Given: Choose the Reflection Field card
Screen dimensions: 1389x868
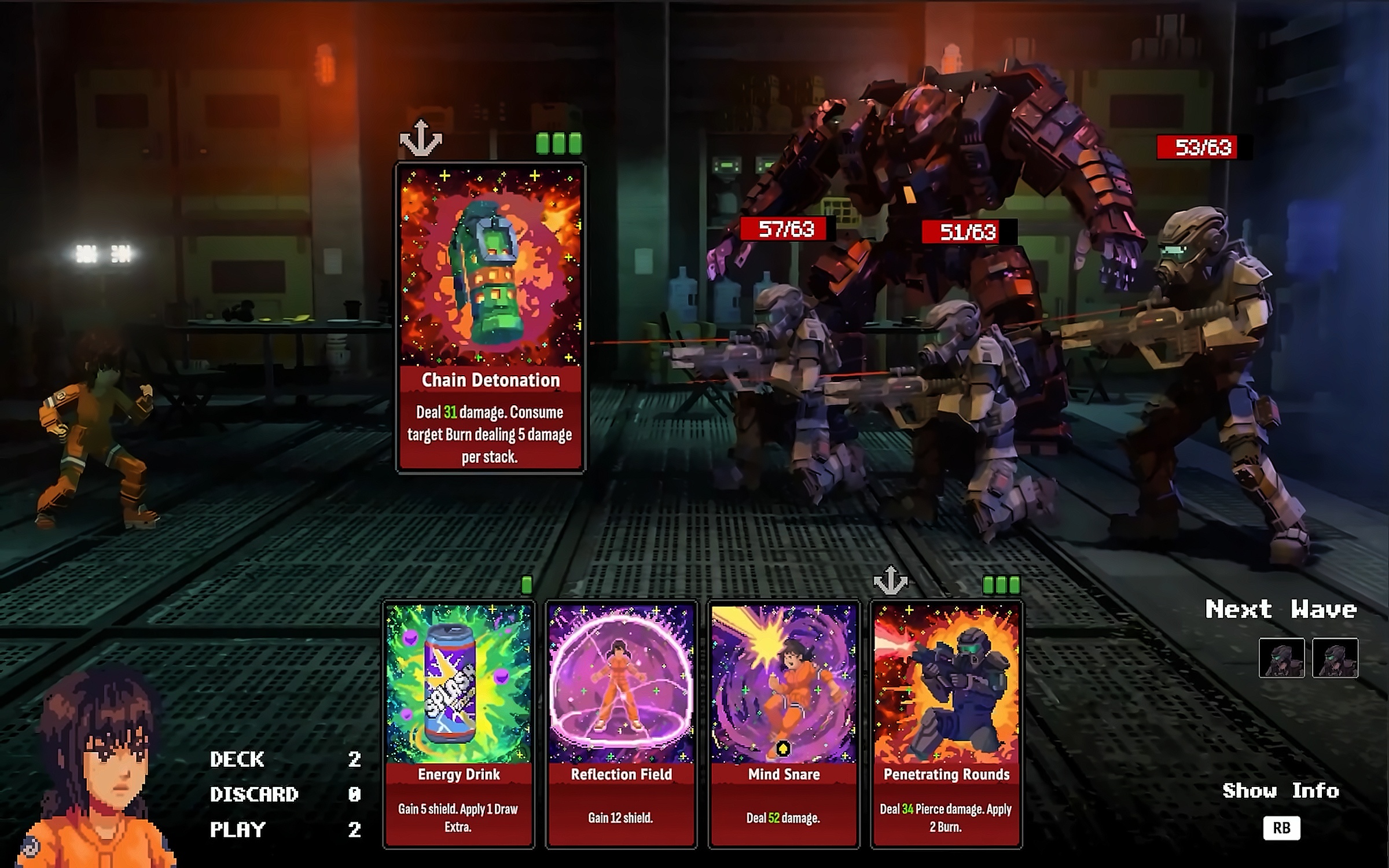Looking at the screenshot, I should point(621,723).
